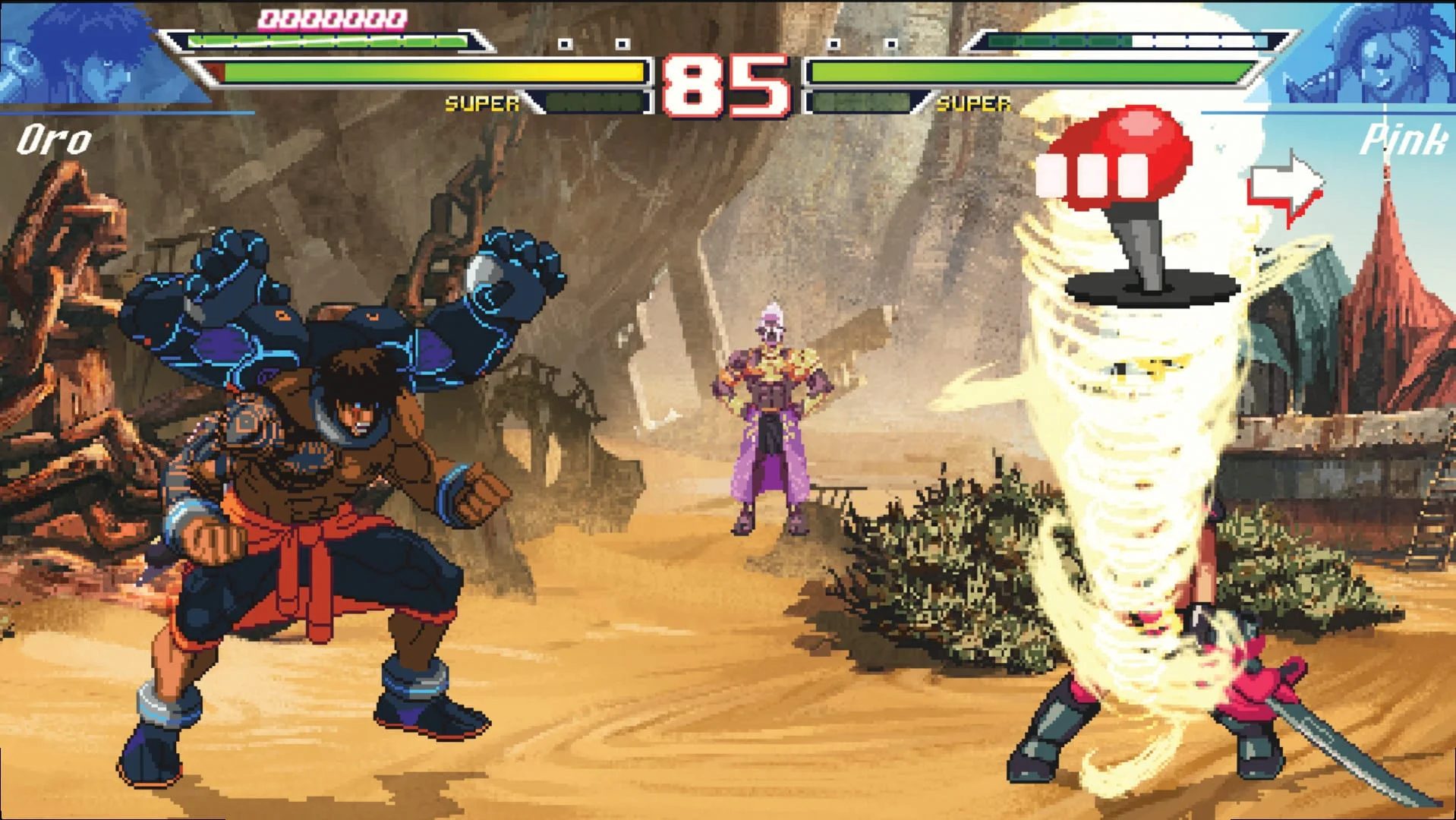Click the 0000000 score counter
The width and height of the screenshot is (1456, 820).
coord(332,17)
